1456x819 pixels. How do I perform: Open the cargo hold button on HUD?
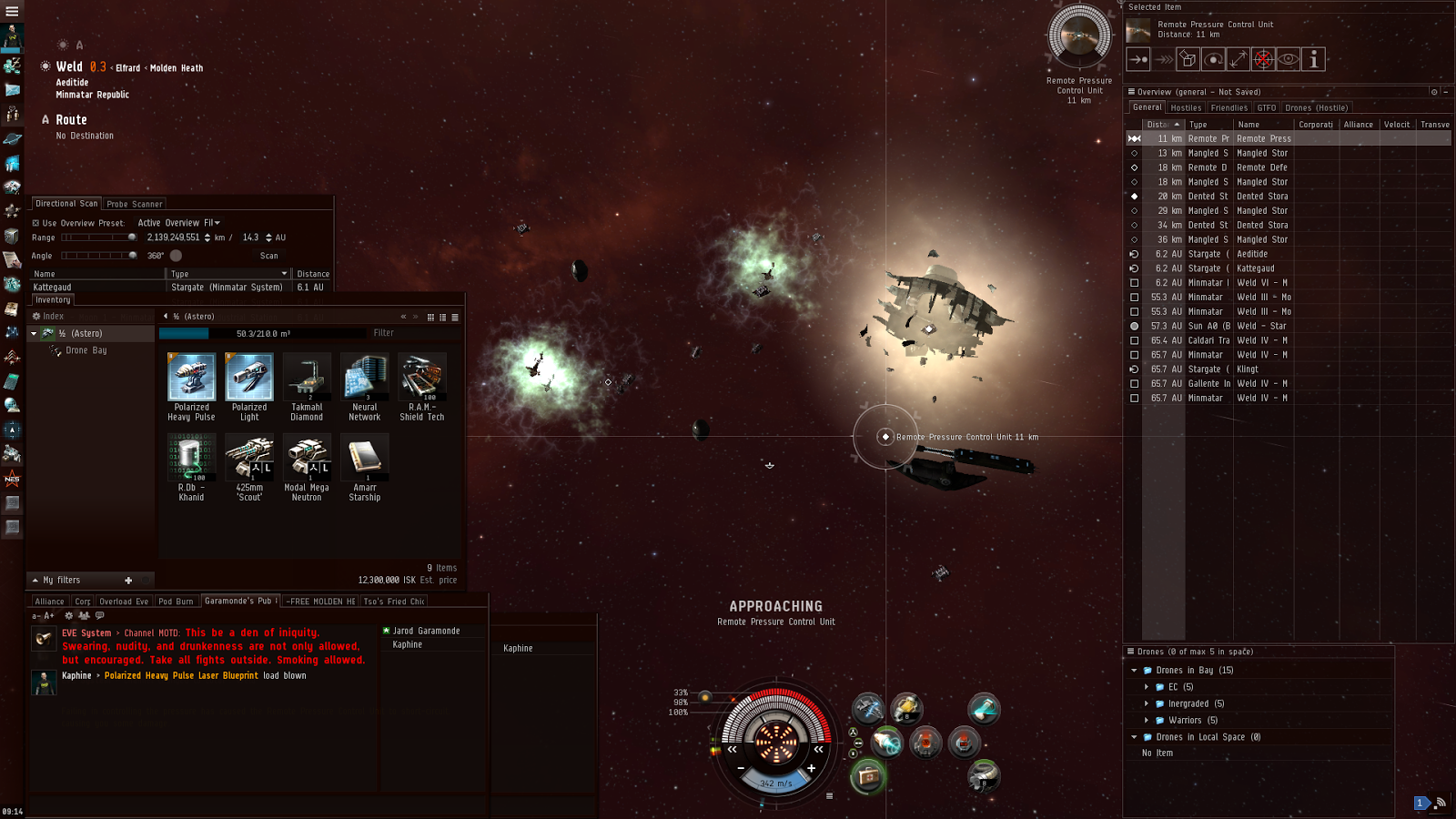(x=868, y=776)
